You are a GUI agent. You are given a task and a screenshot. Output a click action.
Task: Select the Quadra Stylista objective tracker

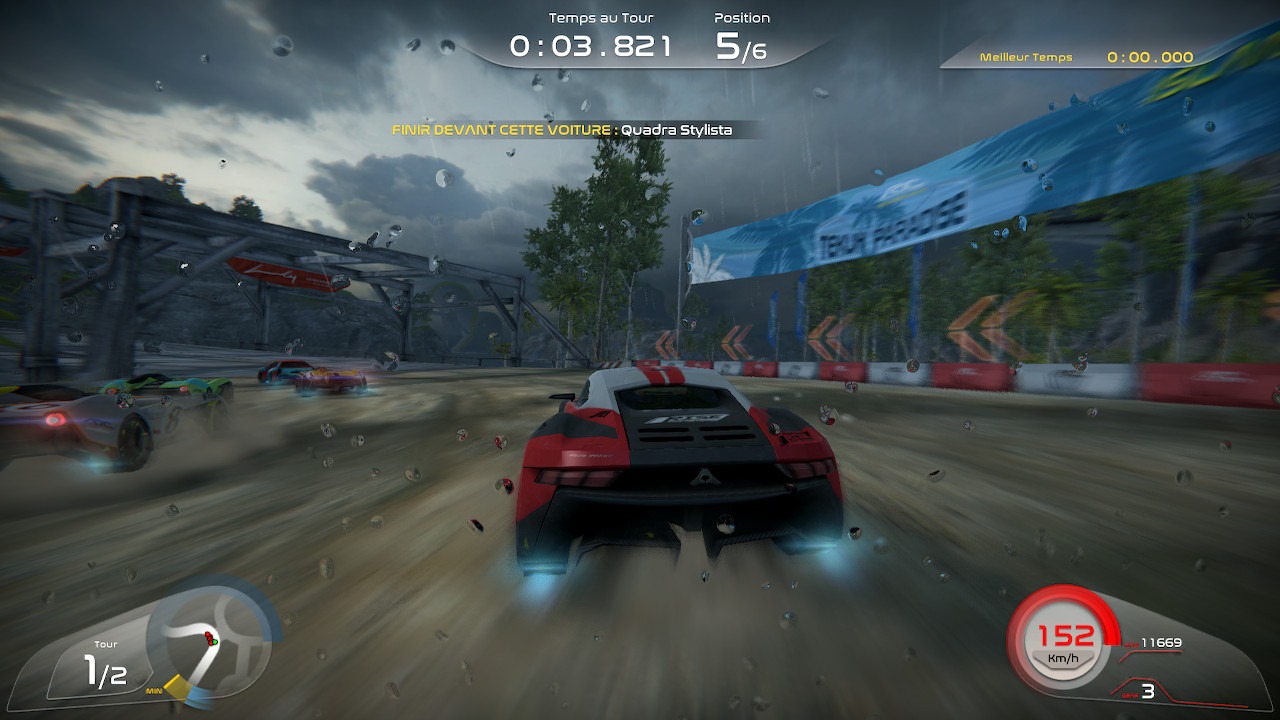pos(562,130)
